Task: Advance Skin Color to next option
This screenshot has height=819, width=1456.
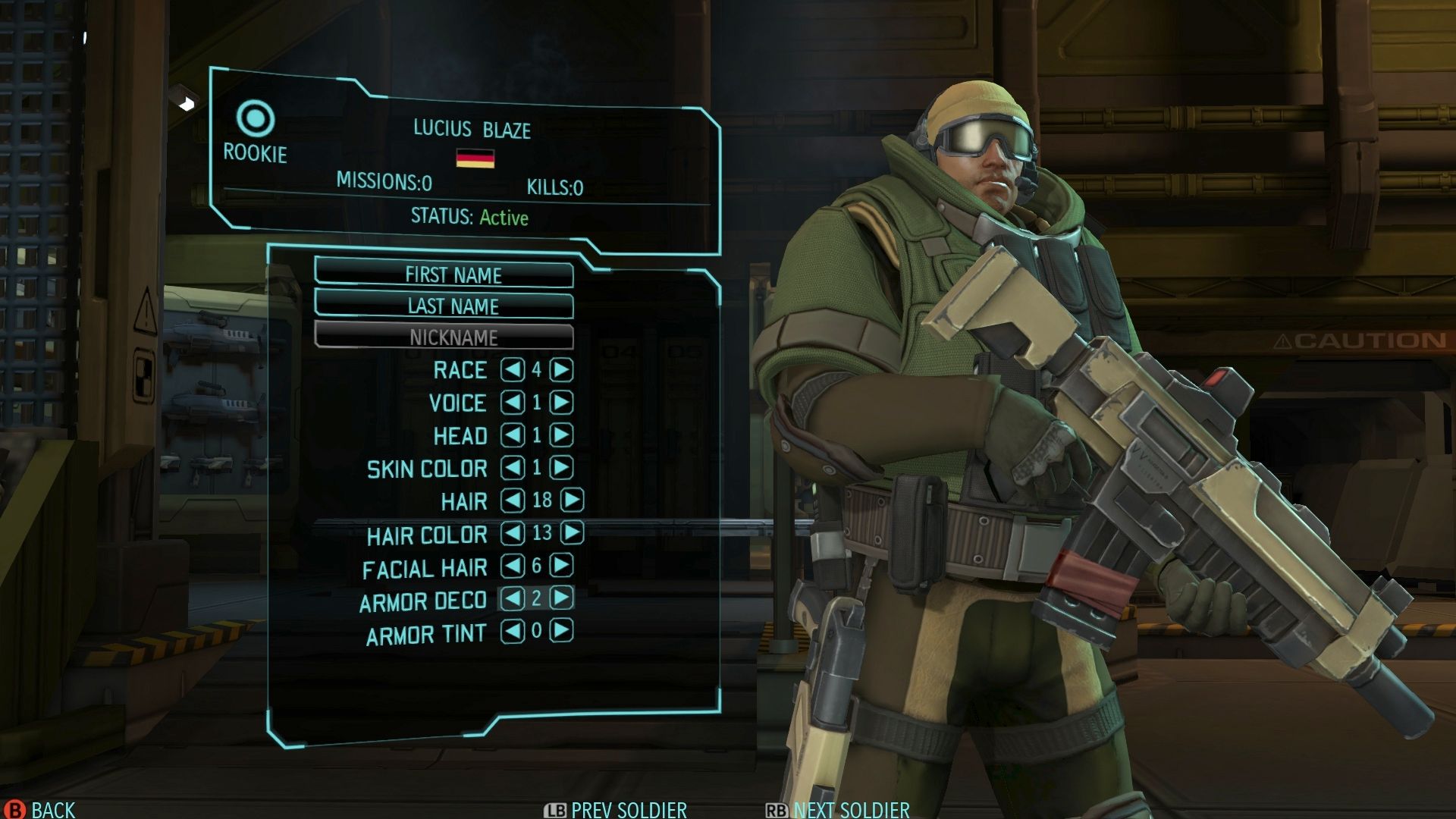Action: [561, 467]
